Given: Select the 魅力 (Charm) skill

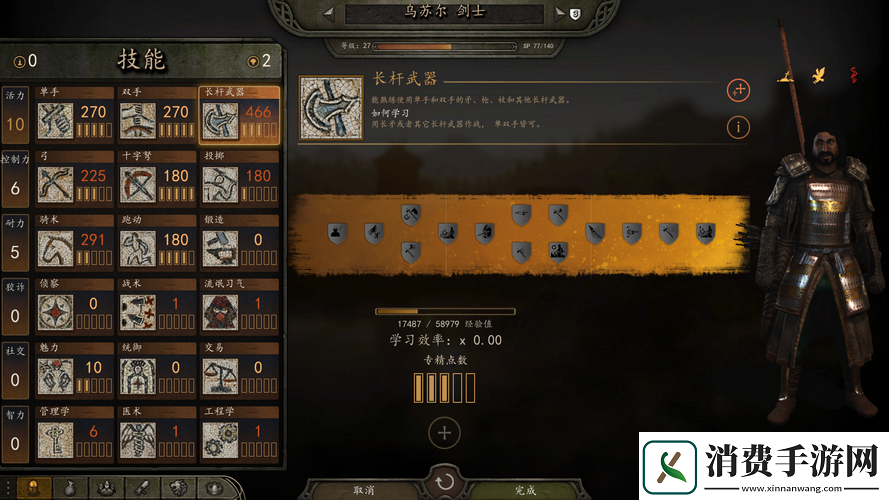Looking at the screenshot, I should [56, 377].
